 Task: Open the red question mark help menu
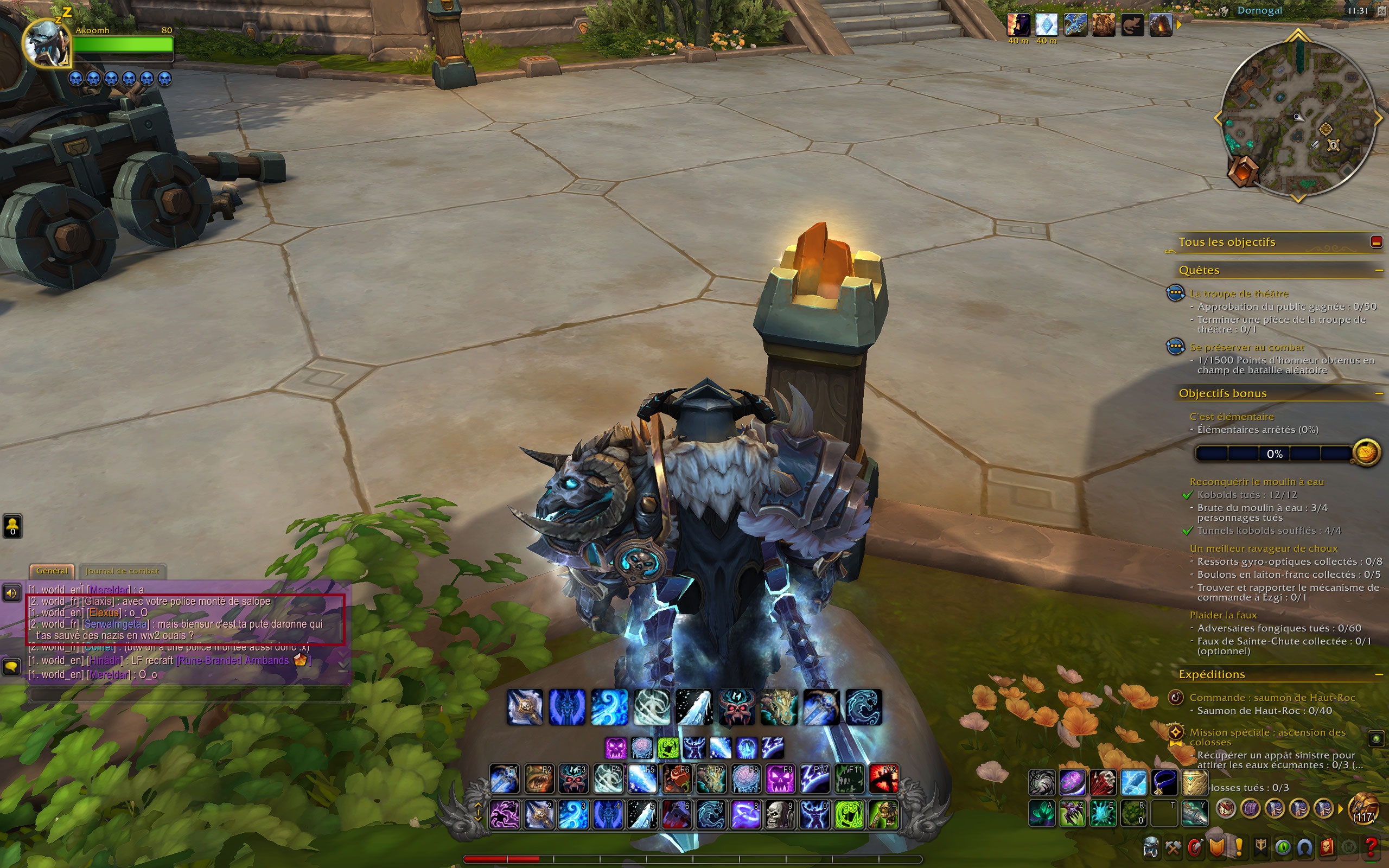tap(1371, 848)
